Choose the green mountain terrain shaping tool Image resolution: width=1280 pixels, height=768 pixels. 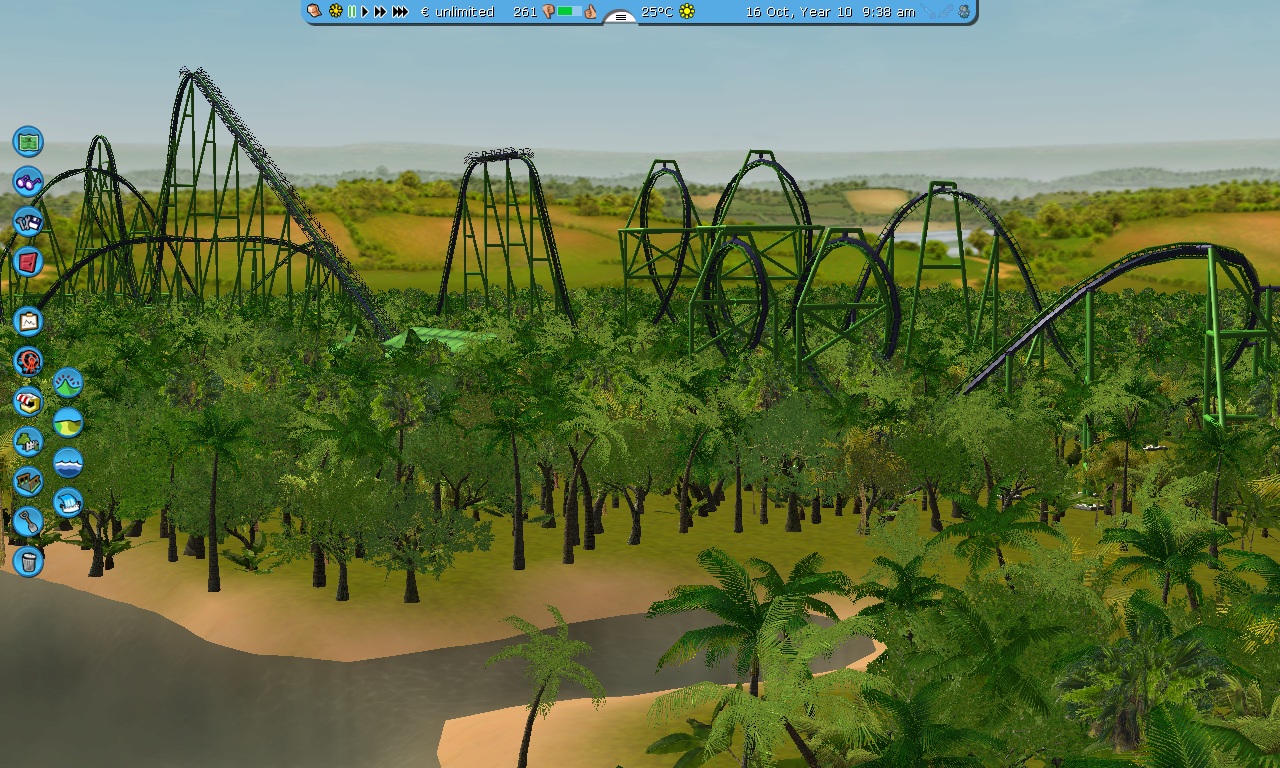67,382
